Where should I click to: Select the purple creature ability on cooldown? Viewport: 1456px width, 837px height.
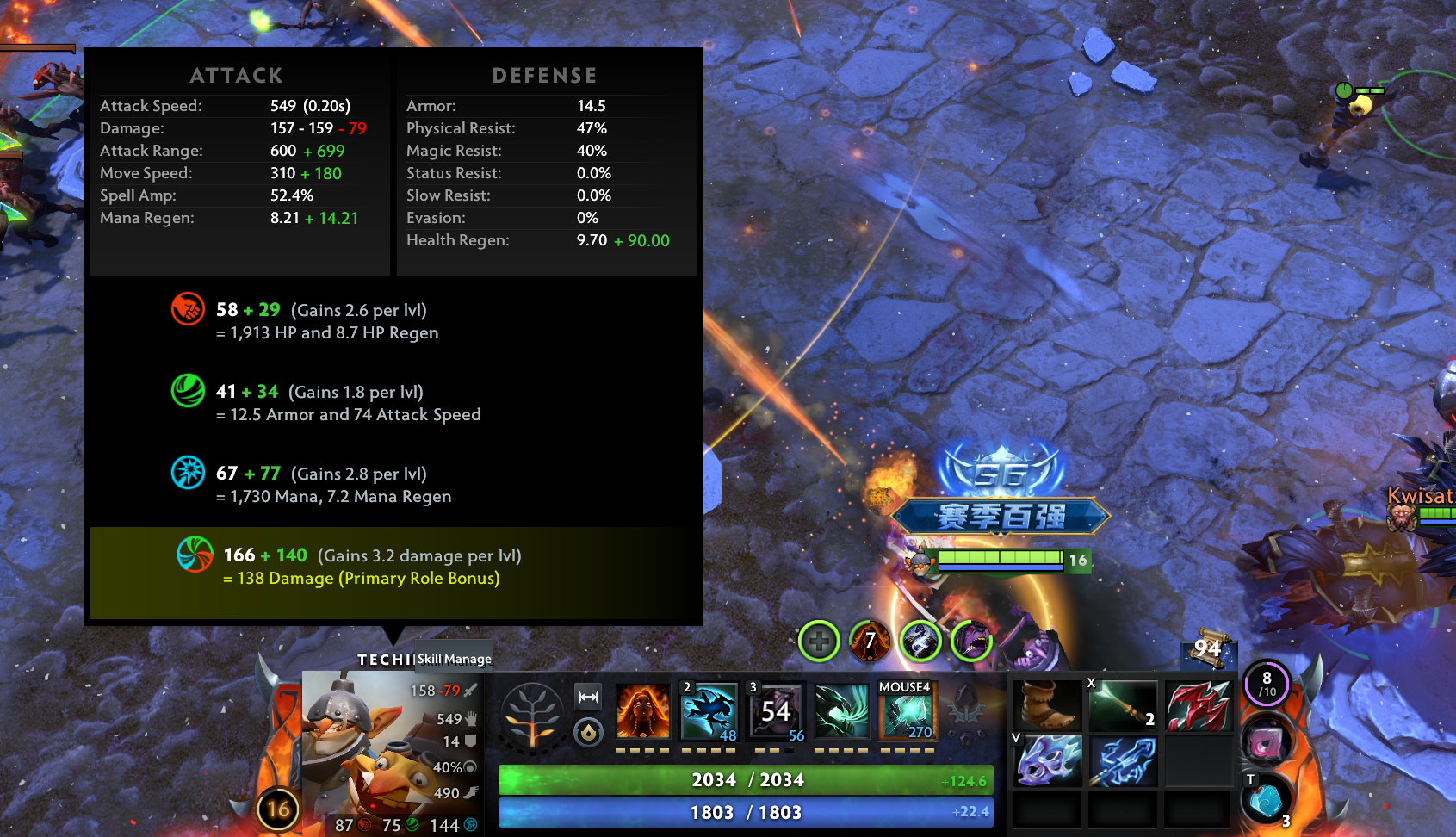coord(776,711)
